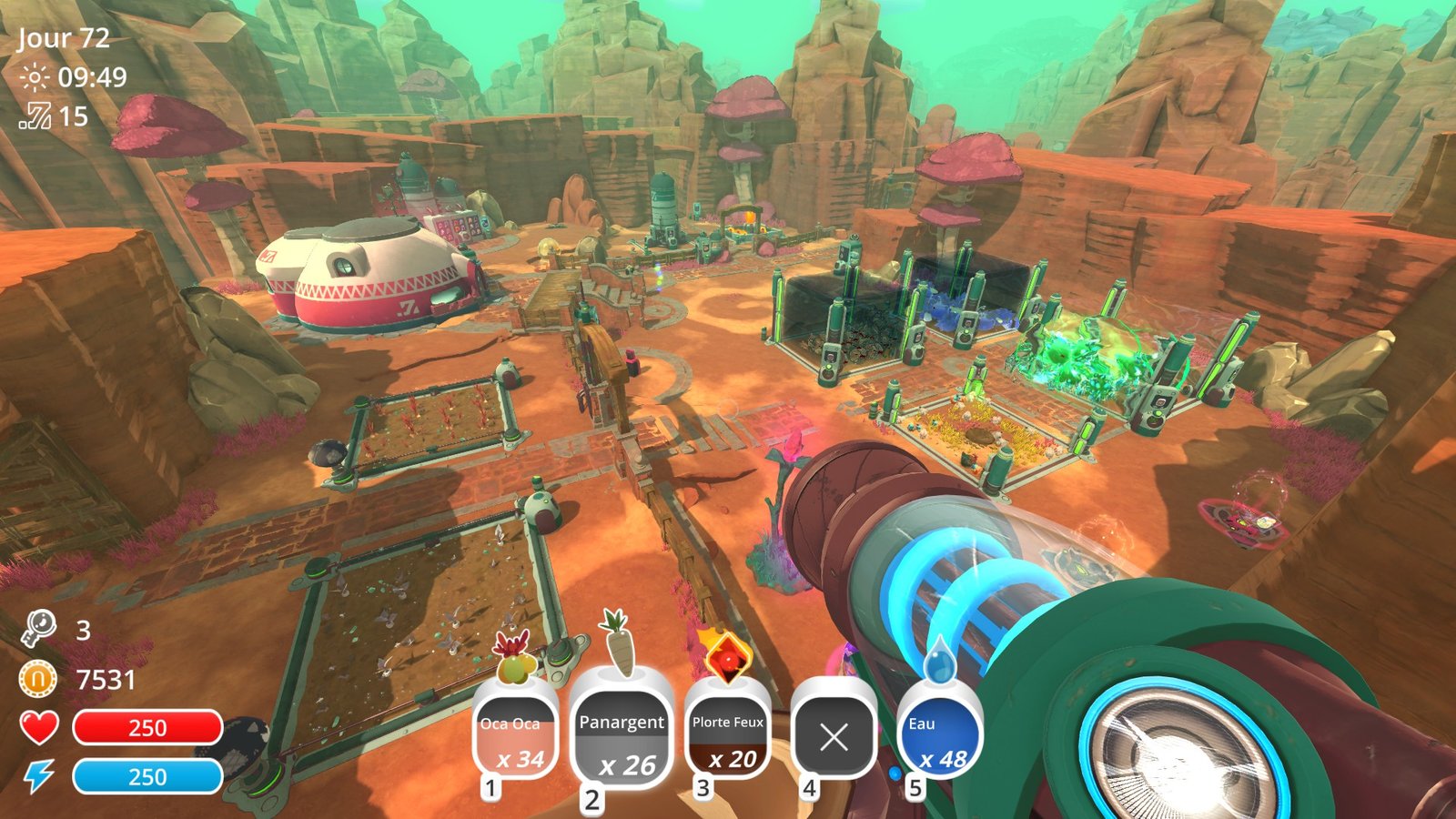The height and width of the screenshot is (819, 1456).
Task: Select the Oca Oca hotbar slot
Action: tap(515, 735)
